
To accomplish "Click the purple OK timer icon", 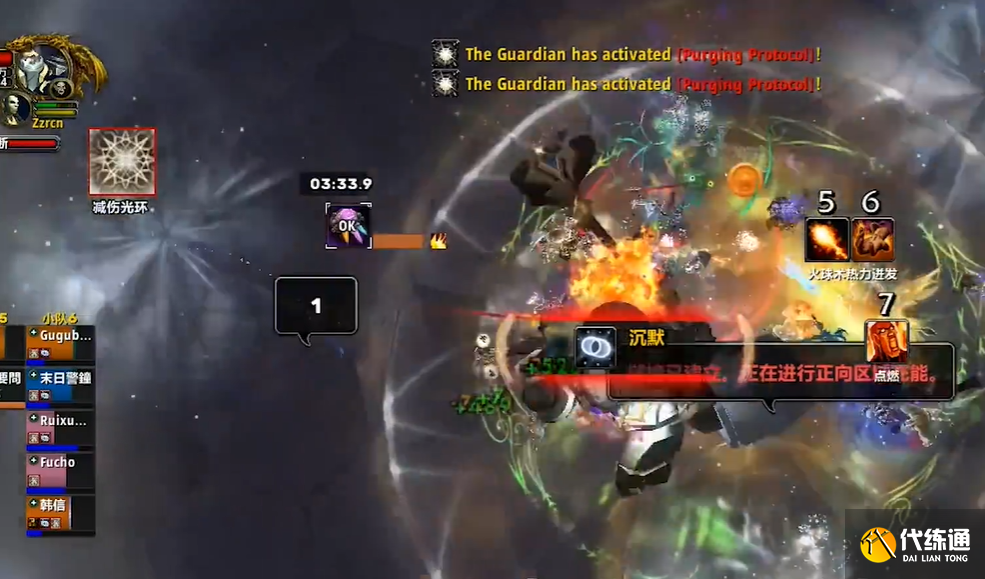I will click(348, 226).
